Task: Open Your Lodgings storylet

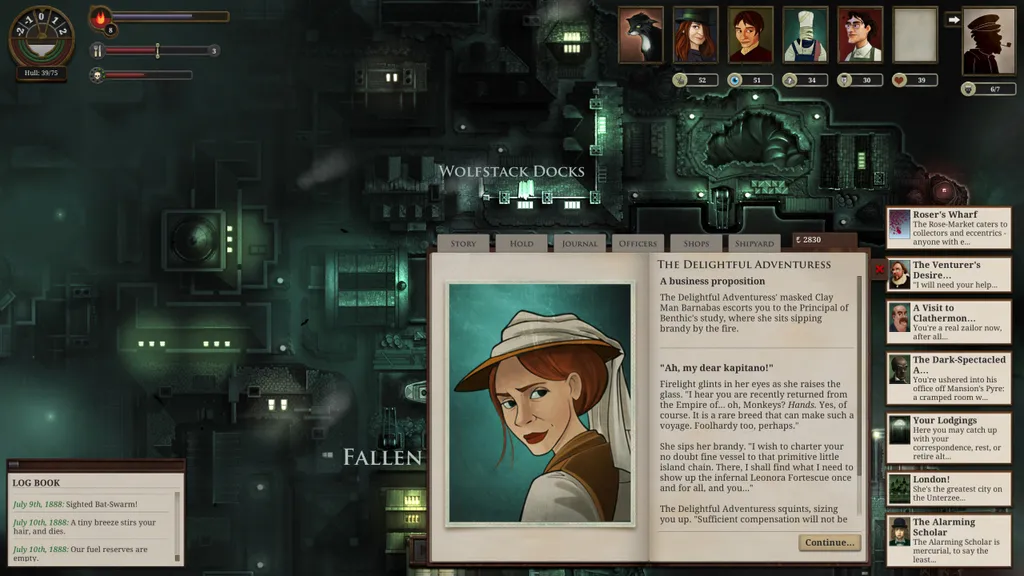Action: [948, 434]
